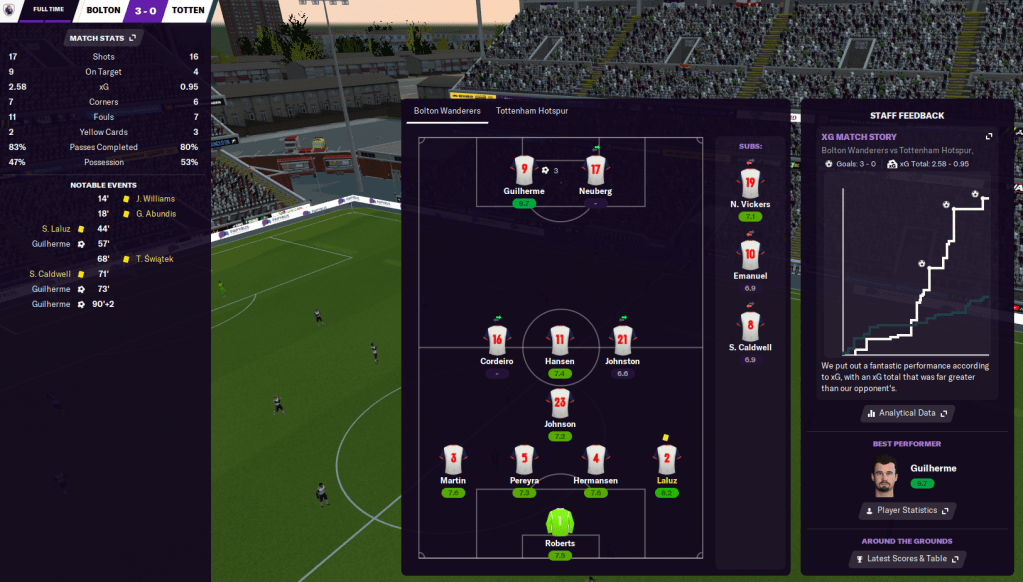Select Pereyra's number 5 shirt
The image size is (1023, 582).
pos(524,460)
